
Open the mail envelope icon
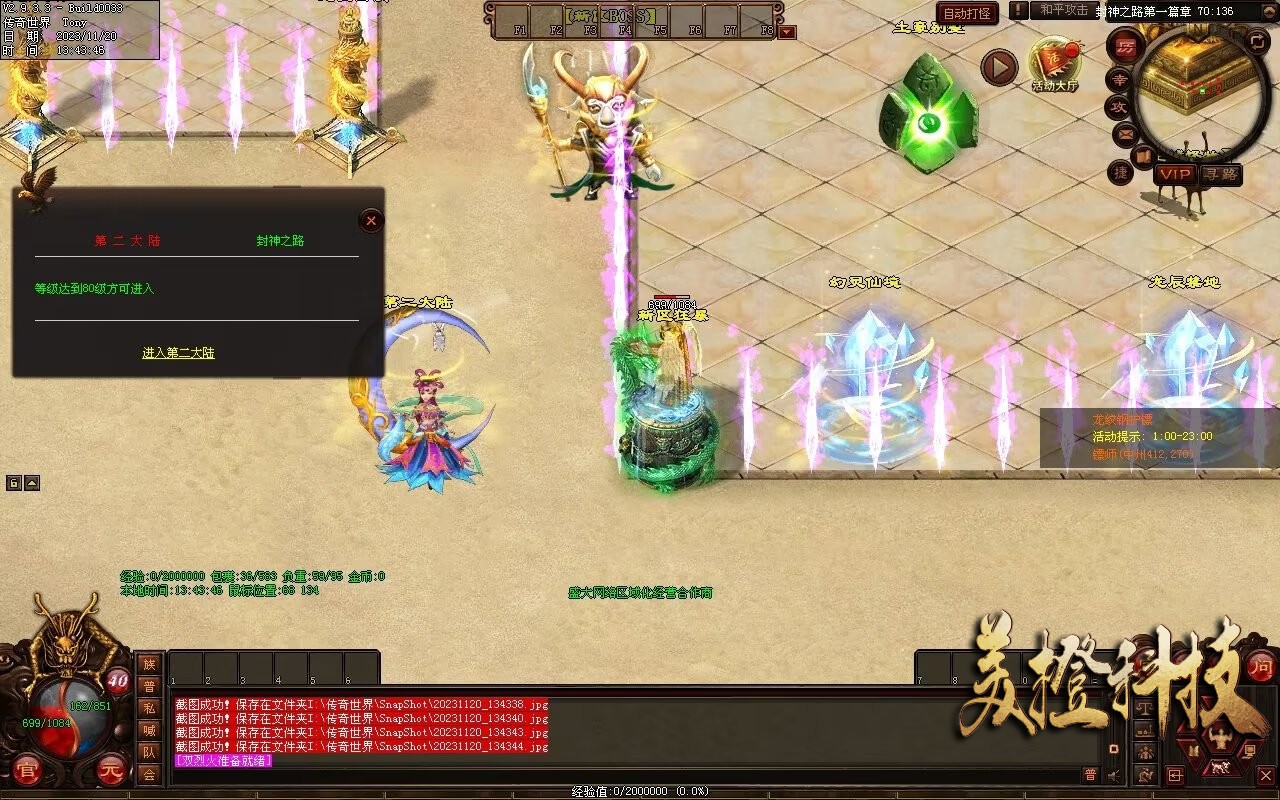click(x=1125, y=133)
